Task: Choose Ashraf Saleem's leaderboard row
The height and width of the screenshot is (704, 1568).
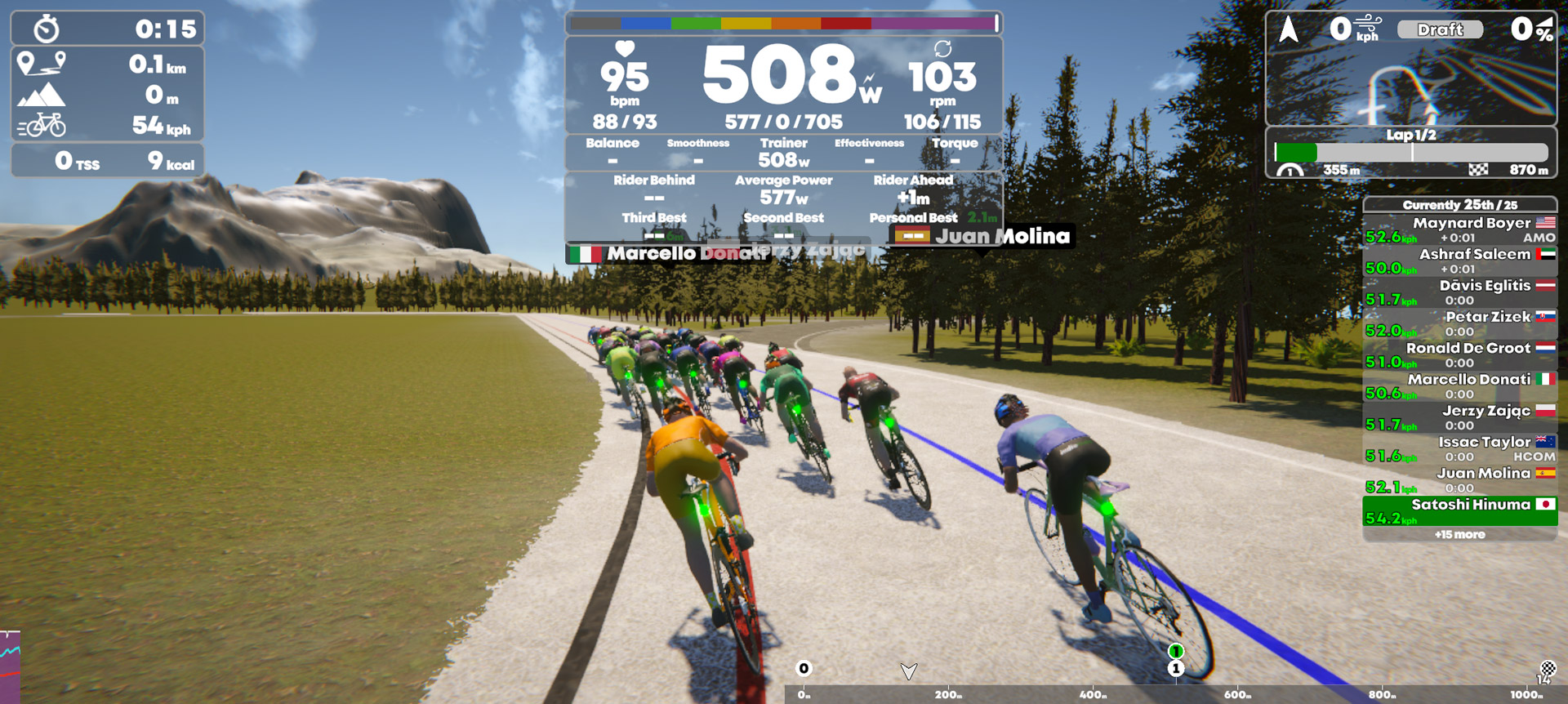Action: point(1460,261)
